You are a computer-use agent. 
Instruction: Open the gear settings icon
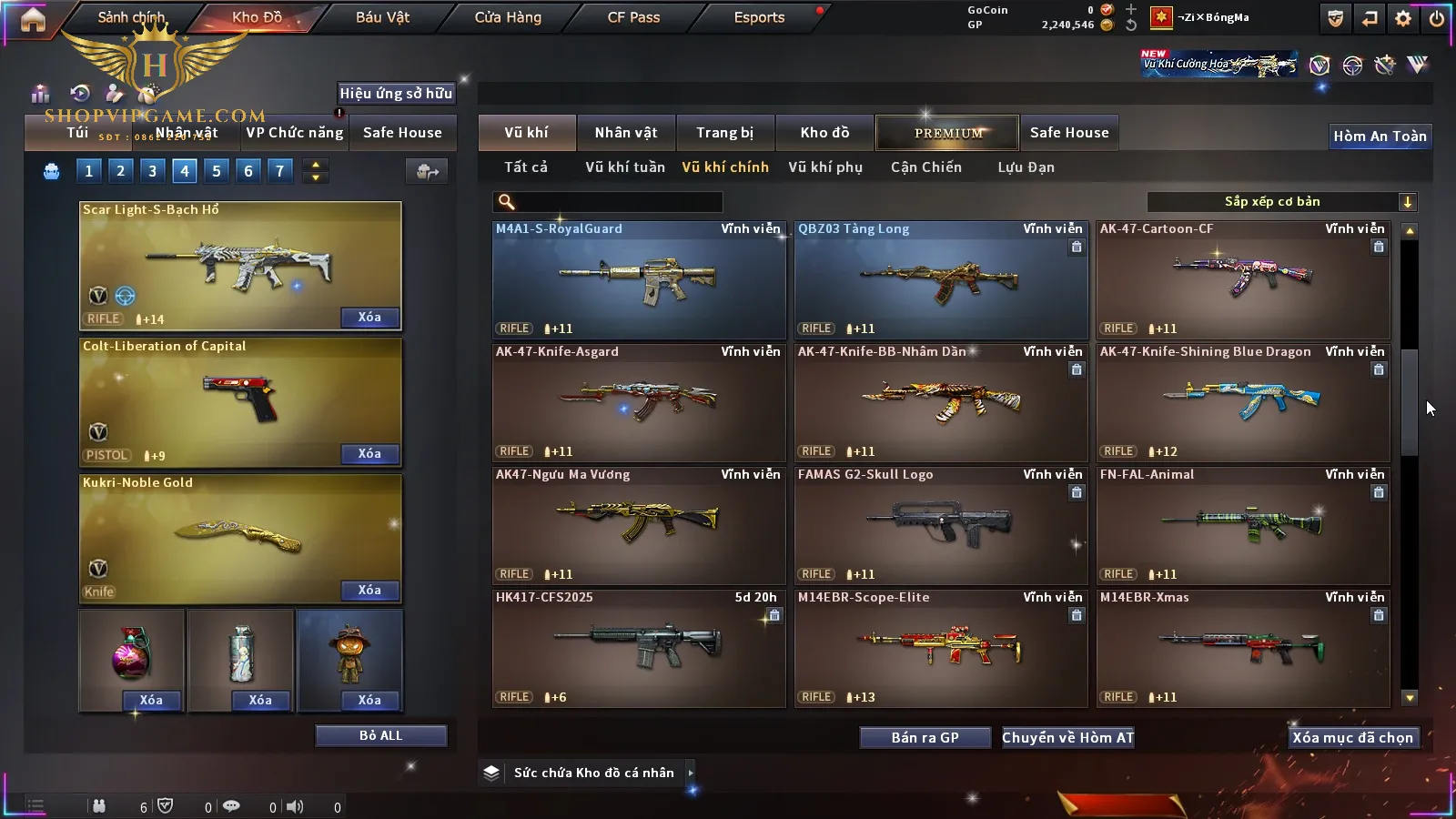pyautogui.click(x=1403, y=18)
